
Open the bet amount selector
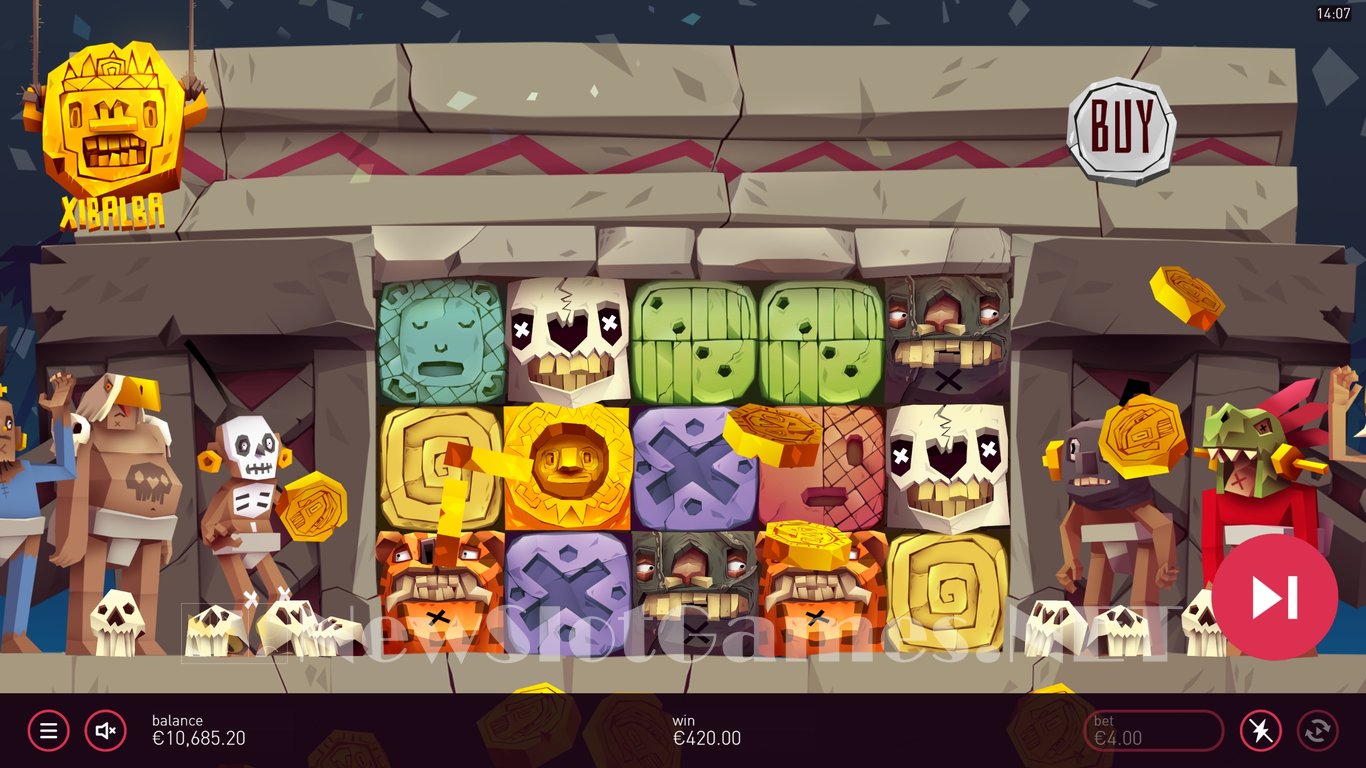pos(1153,731)
